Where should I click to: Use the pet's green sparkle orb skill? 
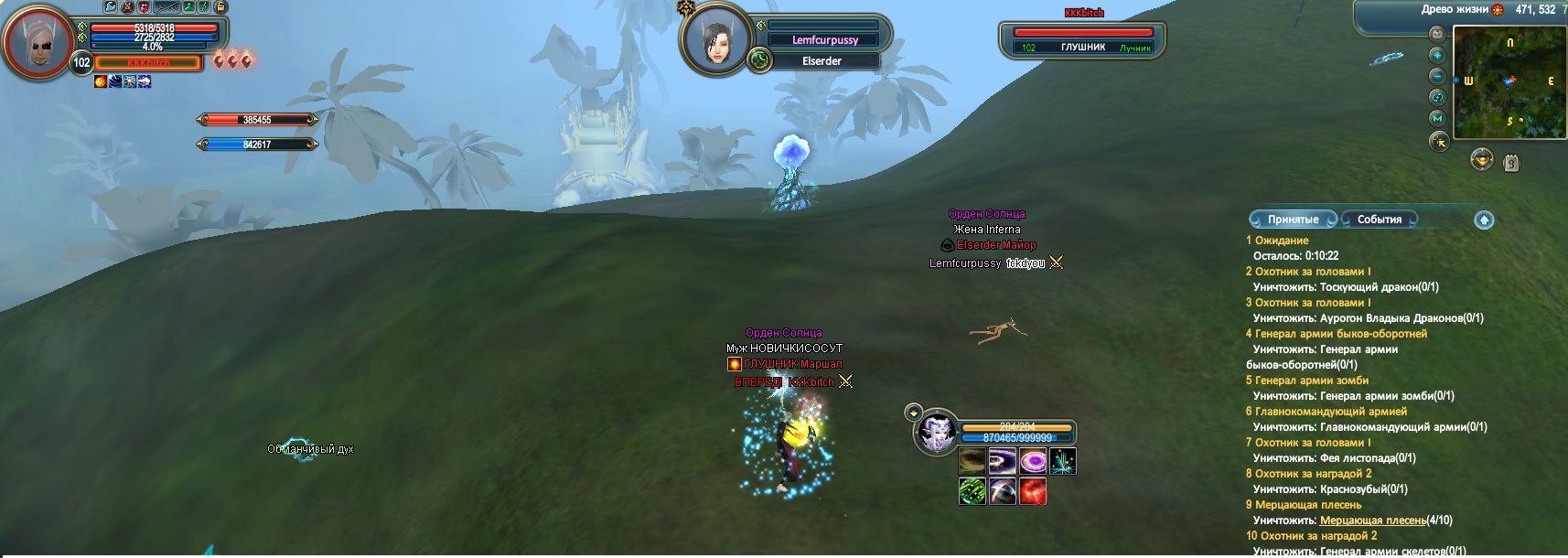[x=972, y=491]
